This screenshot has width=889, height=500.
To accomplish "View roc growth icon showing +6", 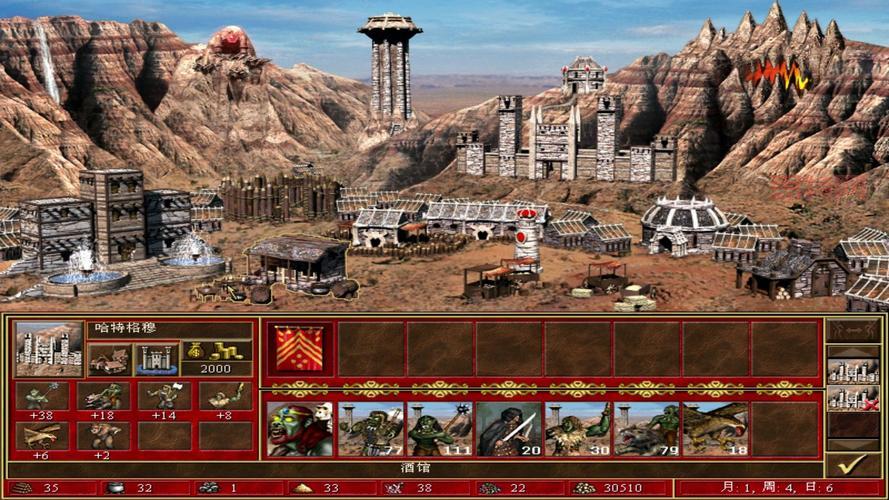I will (x=42, y=435).
